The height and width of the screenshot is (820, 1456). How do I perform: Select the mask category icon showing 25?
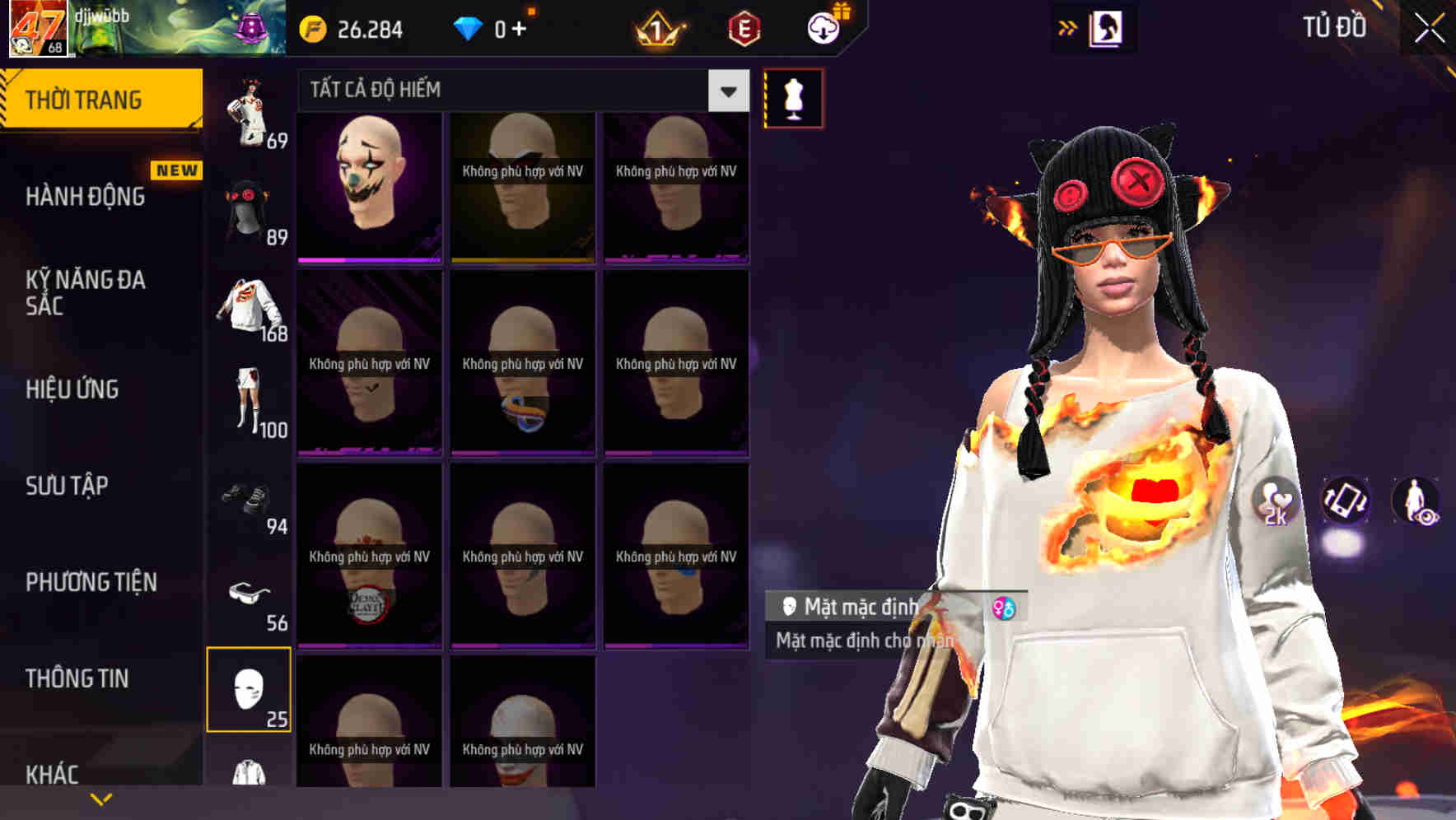coord(250,692)
